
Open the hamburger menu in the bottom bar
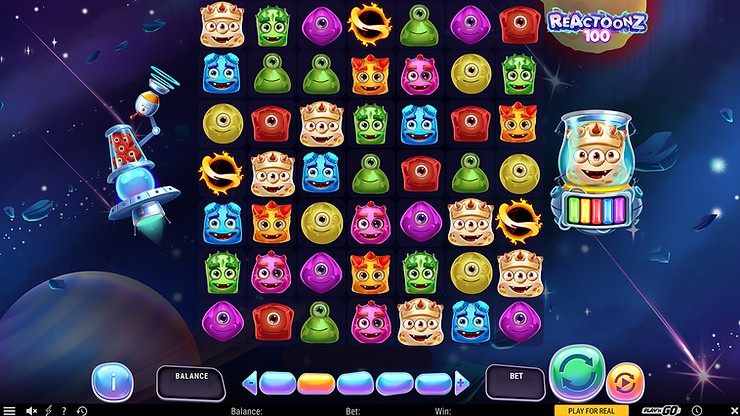click(x=11, y=410)
